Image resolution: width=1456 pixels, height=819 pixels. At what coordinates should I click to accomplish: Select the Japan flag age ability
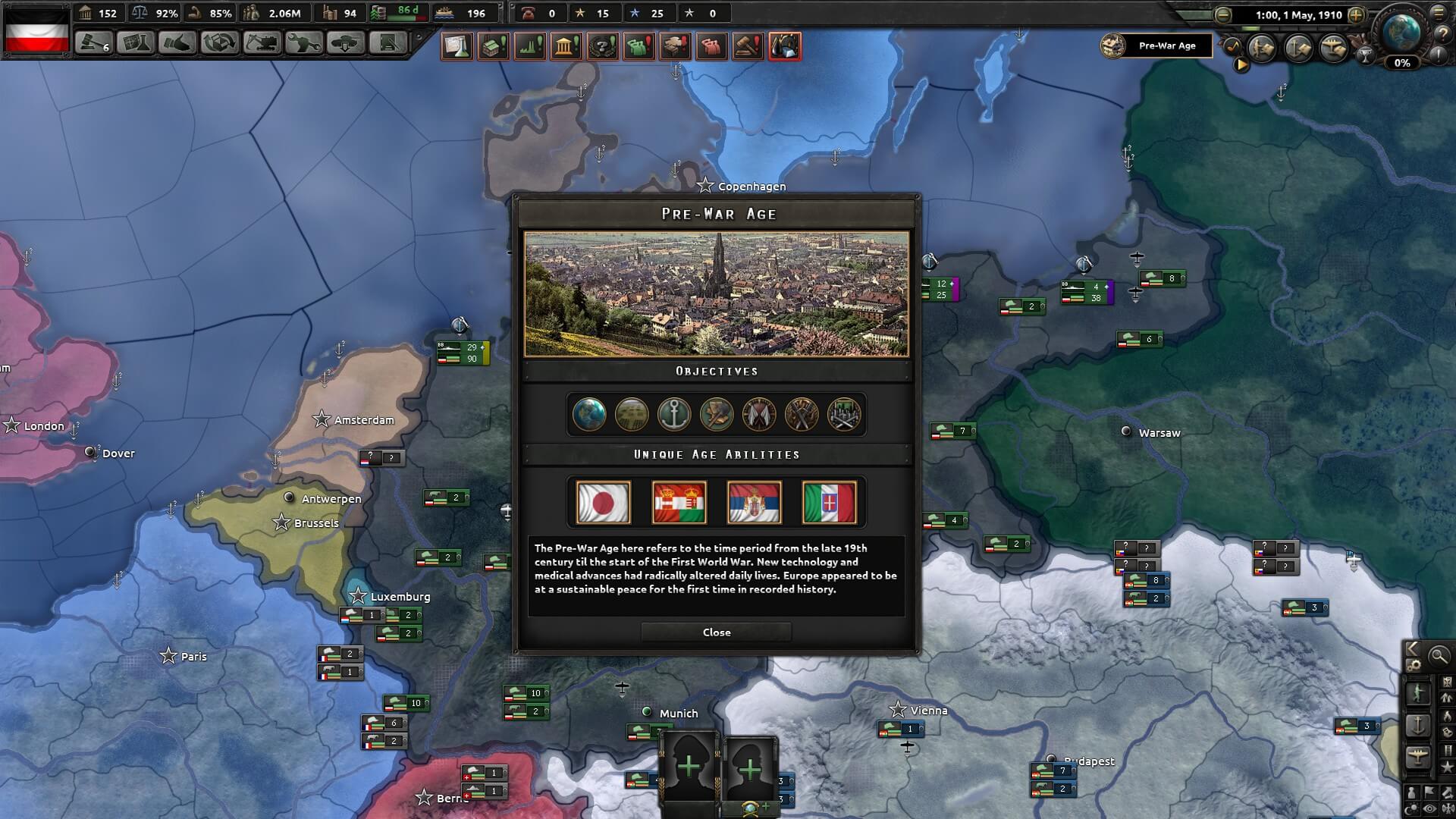pos(603,502)
